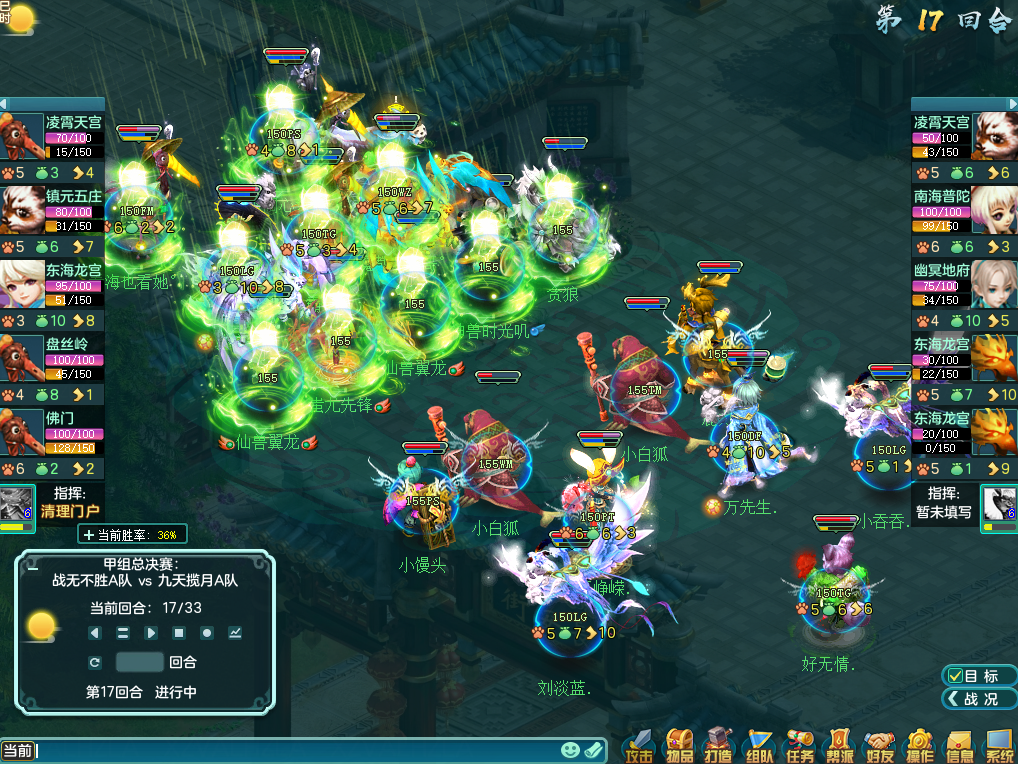
Task: Open the 组队 team menu
Action: pyautogui.click(x=760, y=744)
